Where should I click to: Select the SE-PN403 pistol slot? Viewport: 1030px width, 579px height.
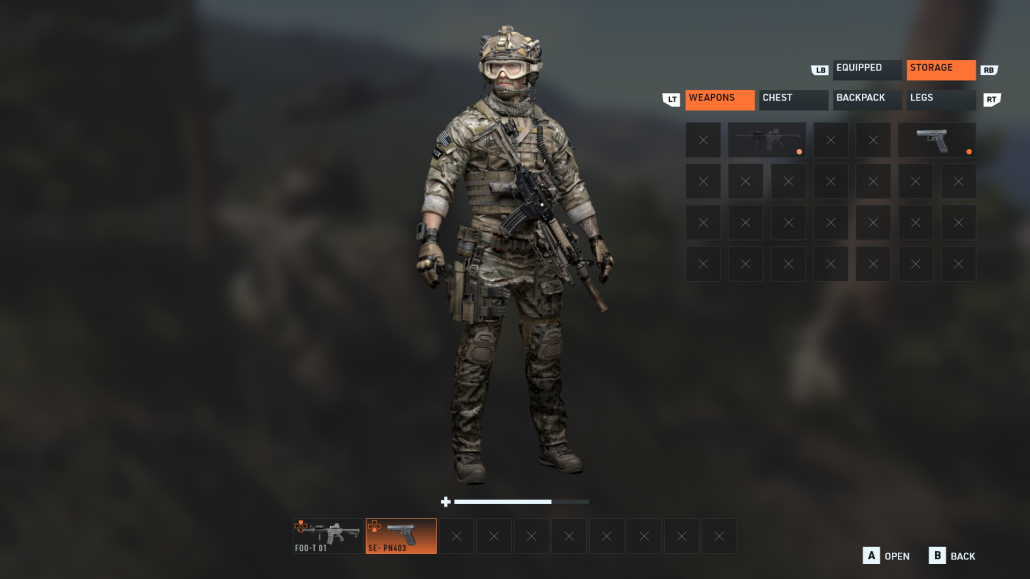pos(400,535)
